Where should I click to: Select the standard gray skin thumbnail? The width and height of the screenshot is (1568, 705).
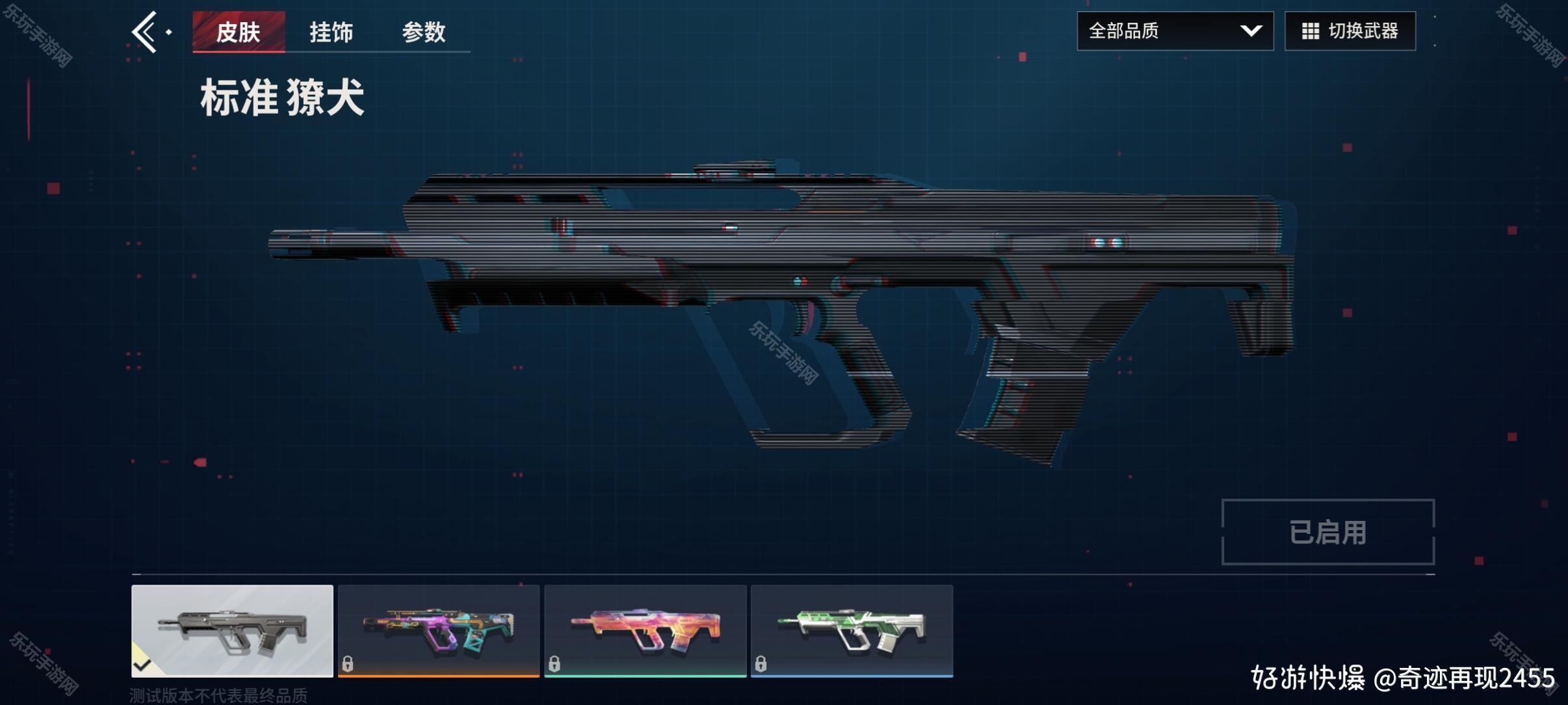[232, 630]
